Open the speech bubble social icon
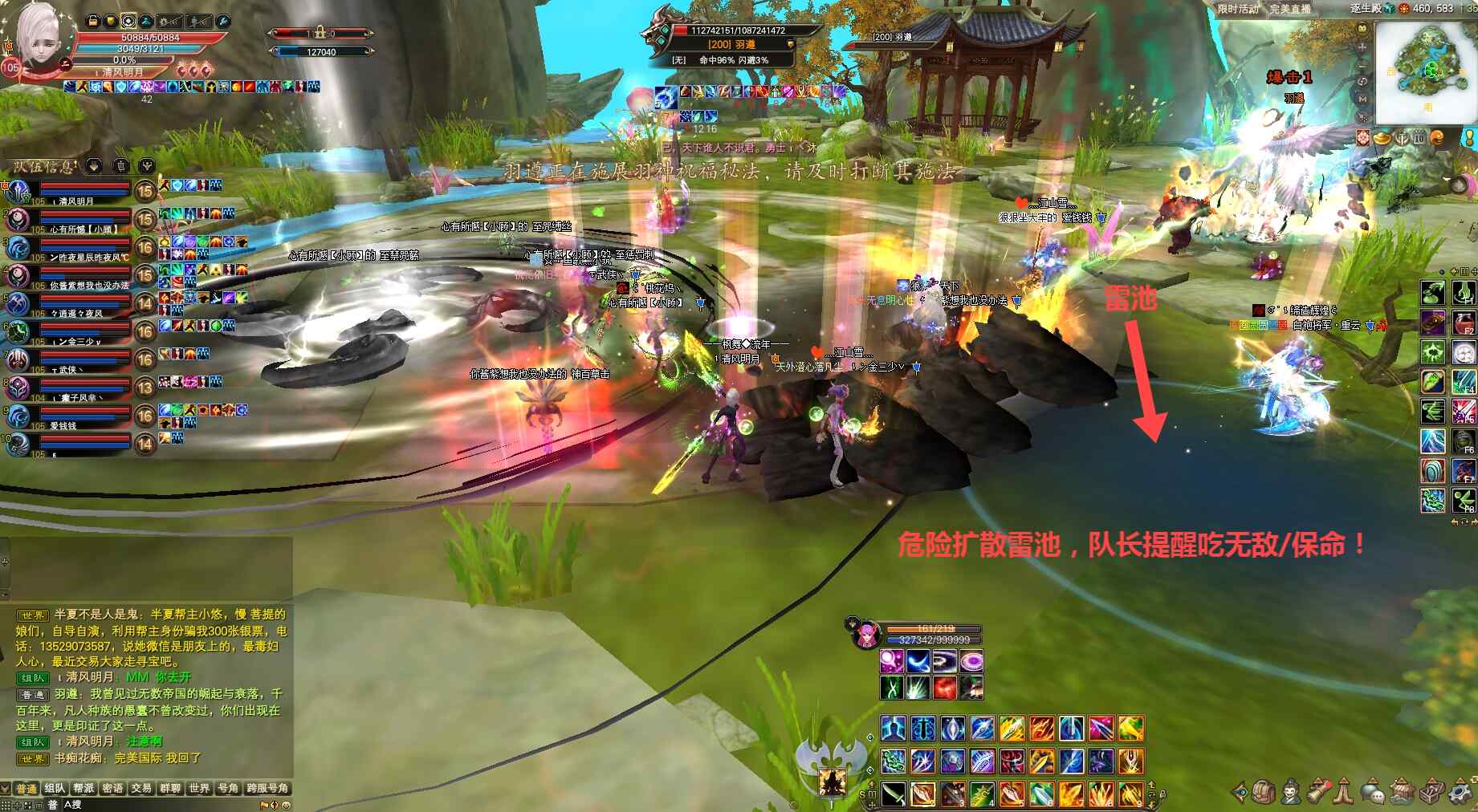 coord(1371,792)
